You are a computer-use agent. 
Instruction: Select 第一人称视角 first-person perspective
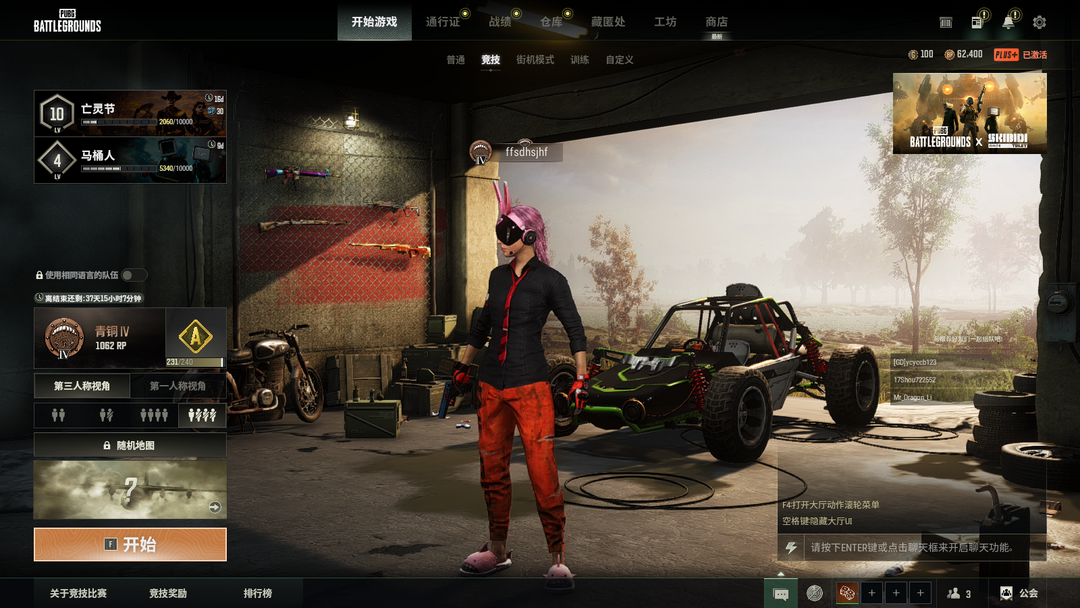tap(178, 386)
